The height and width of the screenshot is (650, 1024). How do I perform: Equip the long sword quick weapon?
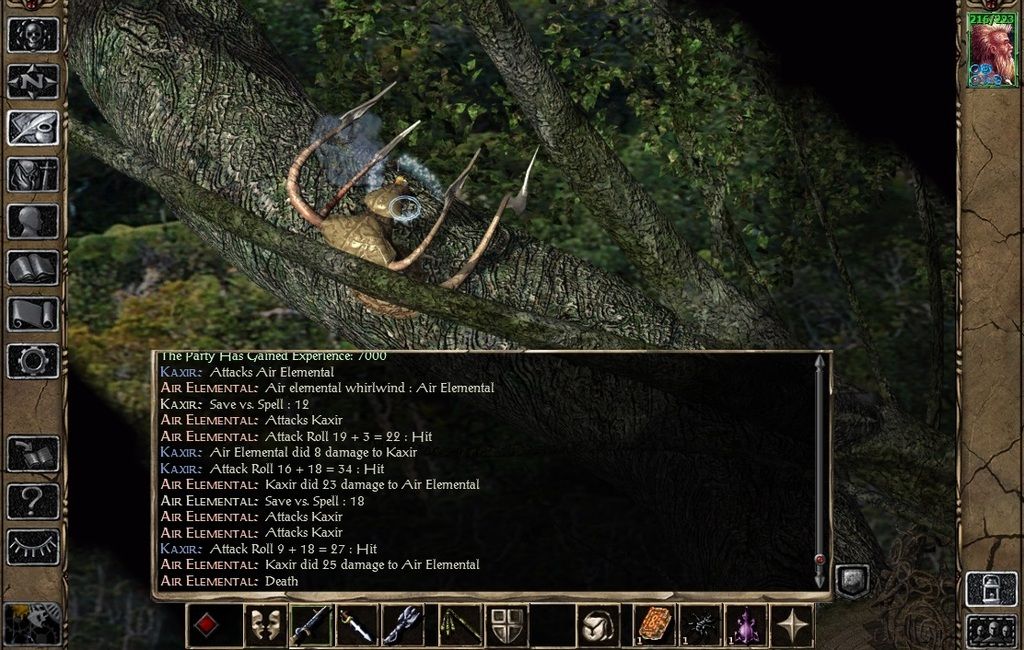(311, 626)
